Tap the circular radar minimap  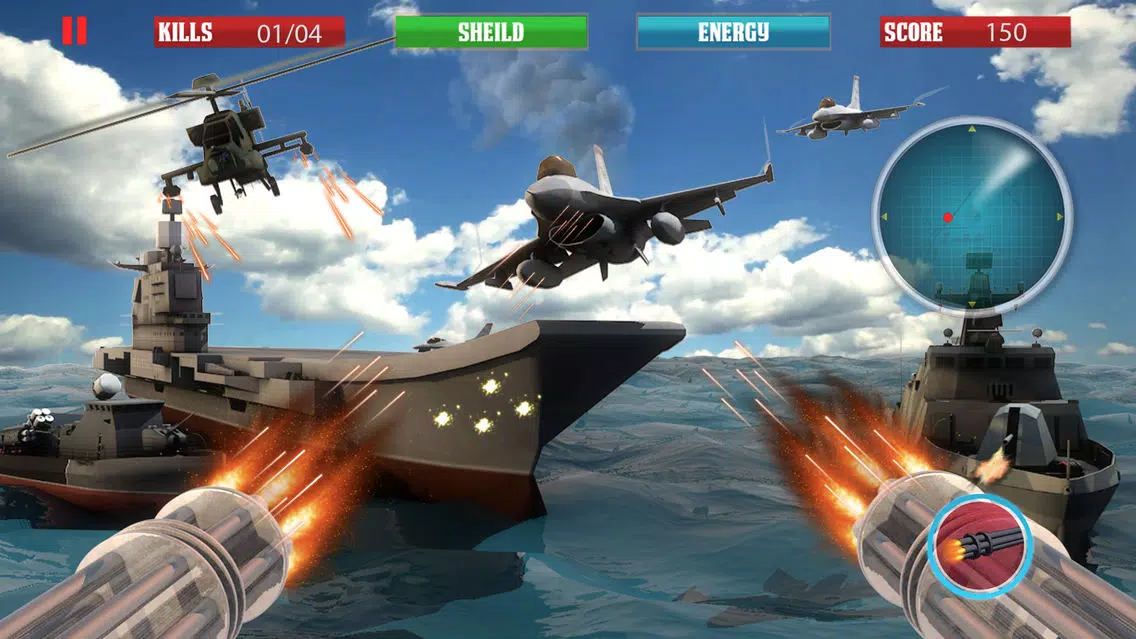pyautogui.click(x=971, y=216)
